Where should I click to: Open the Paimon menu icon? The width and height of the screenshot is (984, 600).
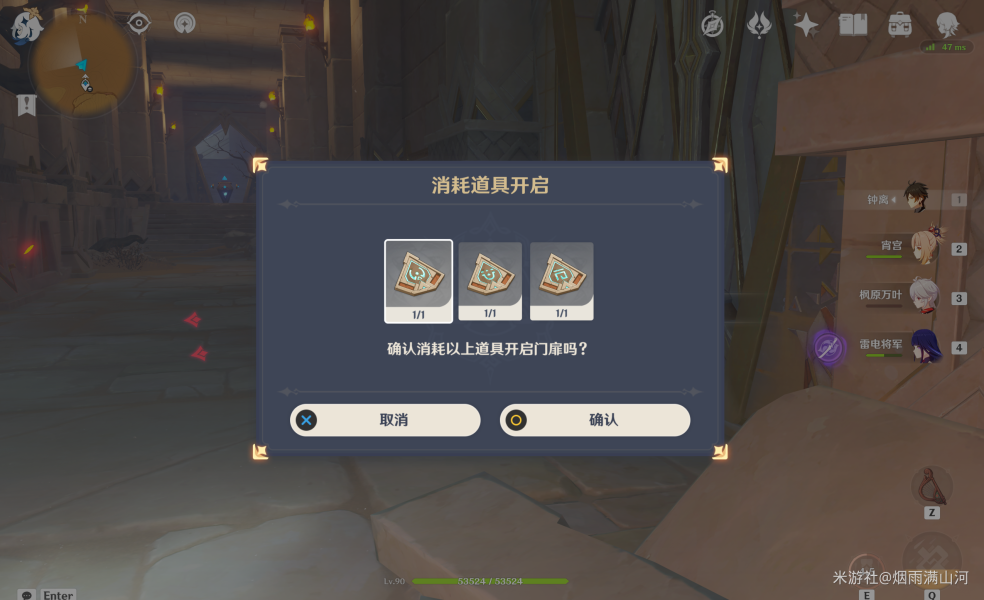coord(26,25)
